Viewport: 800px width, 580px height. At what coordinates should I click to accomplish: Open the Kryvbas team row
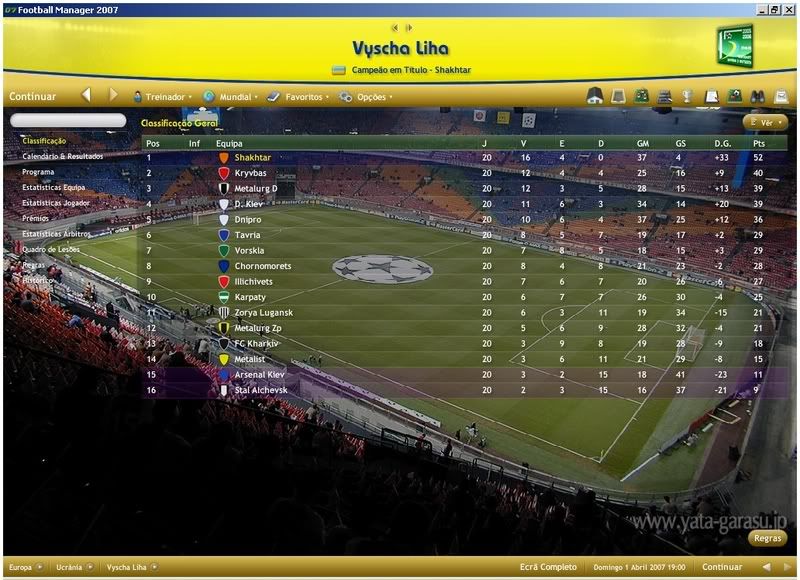250,173
